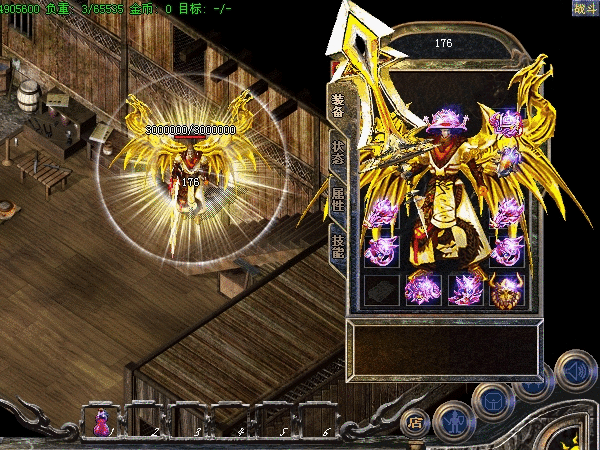Open the 店 shop button
Screen dimensions: 600x450
click(416, 422)
